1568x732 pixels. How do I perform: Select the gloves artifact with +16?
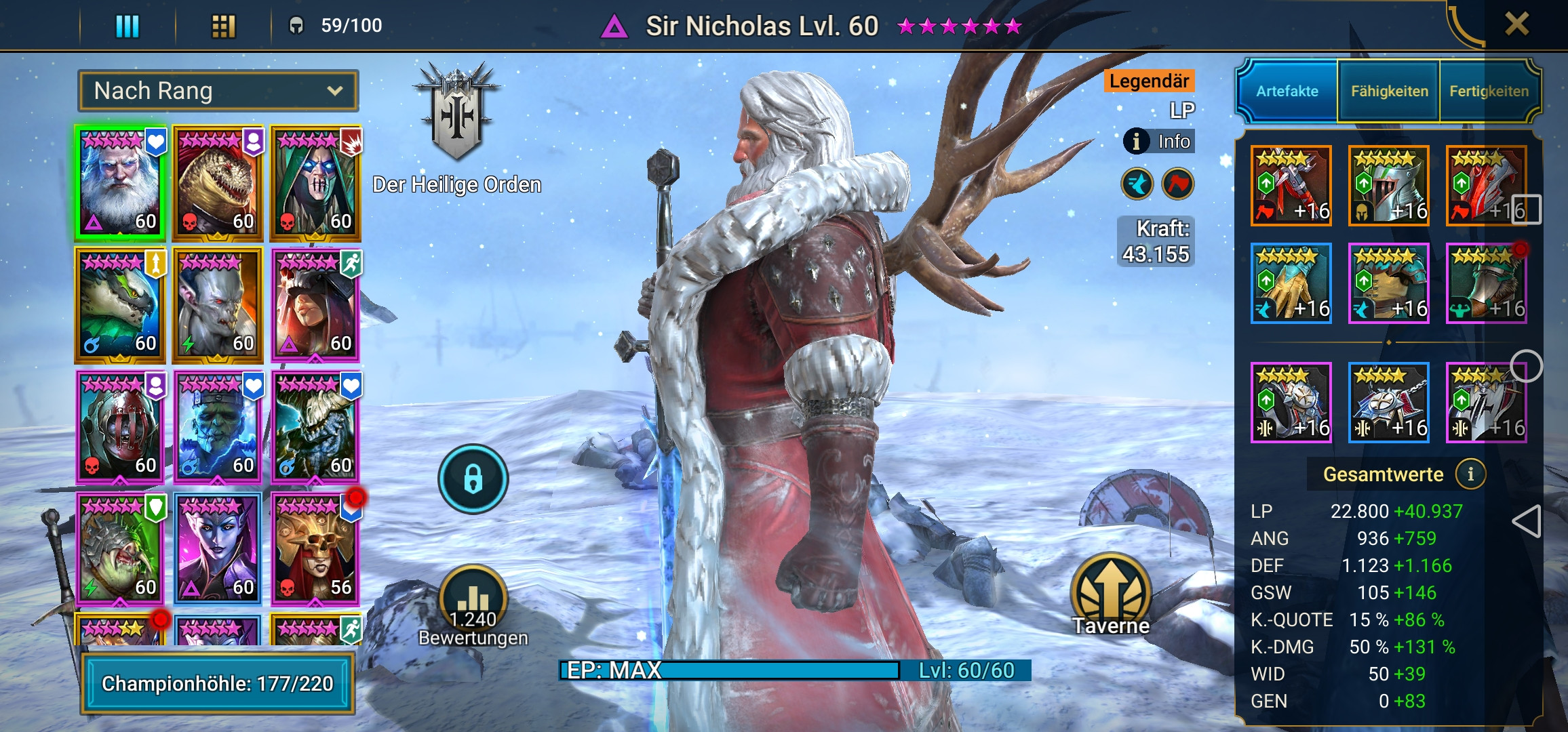(1292, 285)
